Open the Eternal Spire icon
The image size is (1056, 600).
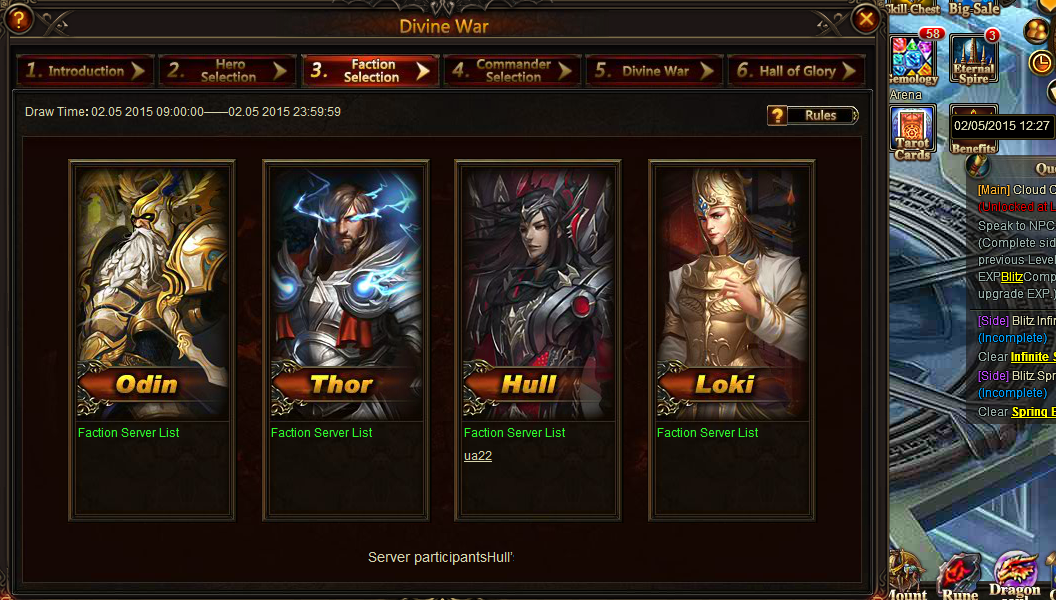(973, 58)
